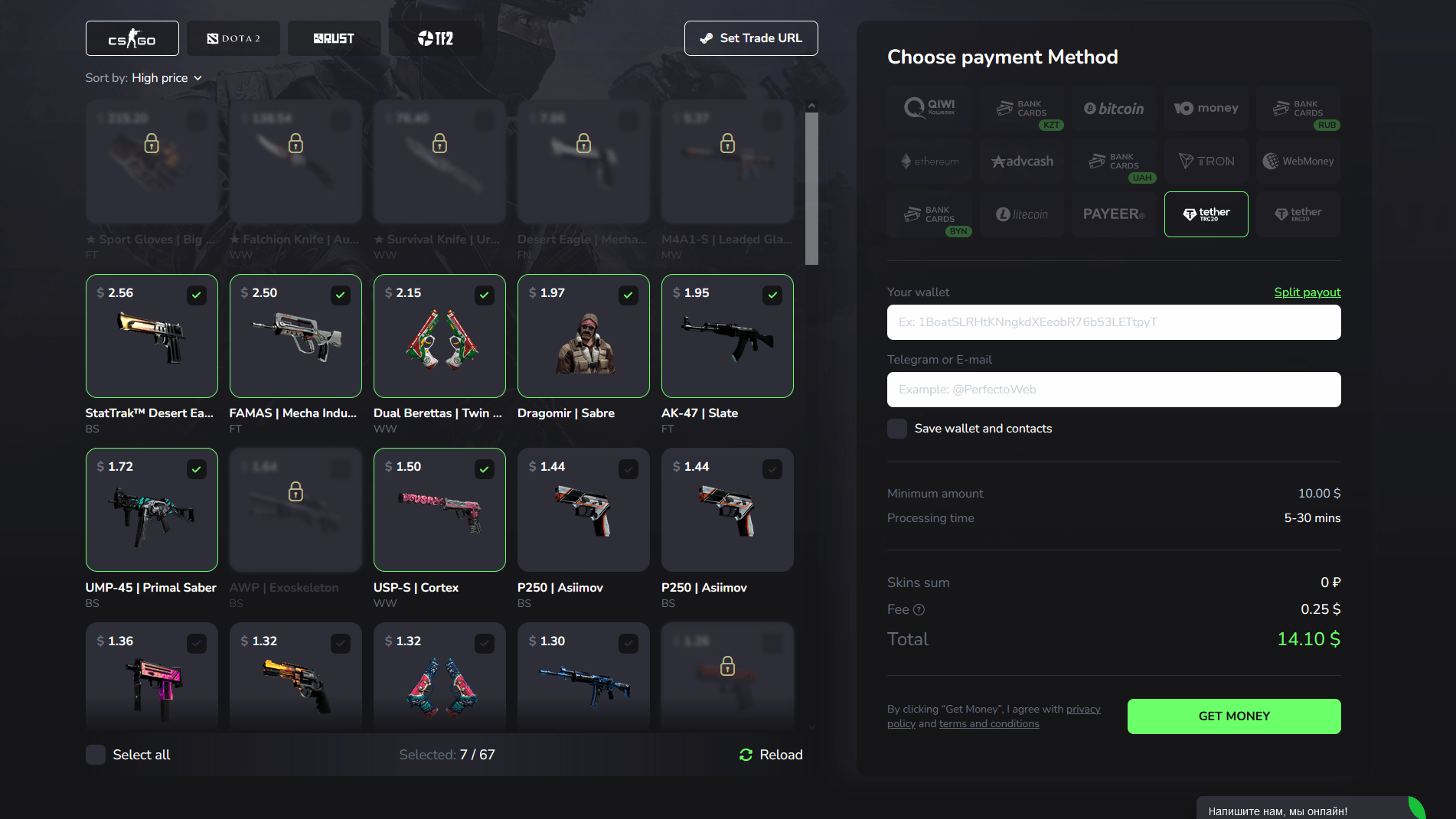Image resolution: width=1456 pixels, height=819 pixels.
Task: Select the TRON payment method
Action: [1206, 162]
